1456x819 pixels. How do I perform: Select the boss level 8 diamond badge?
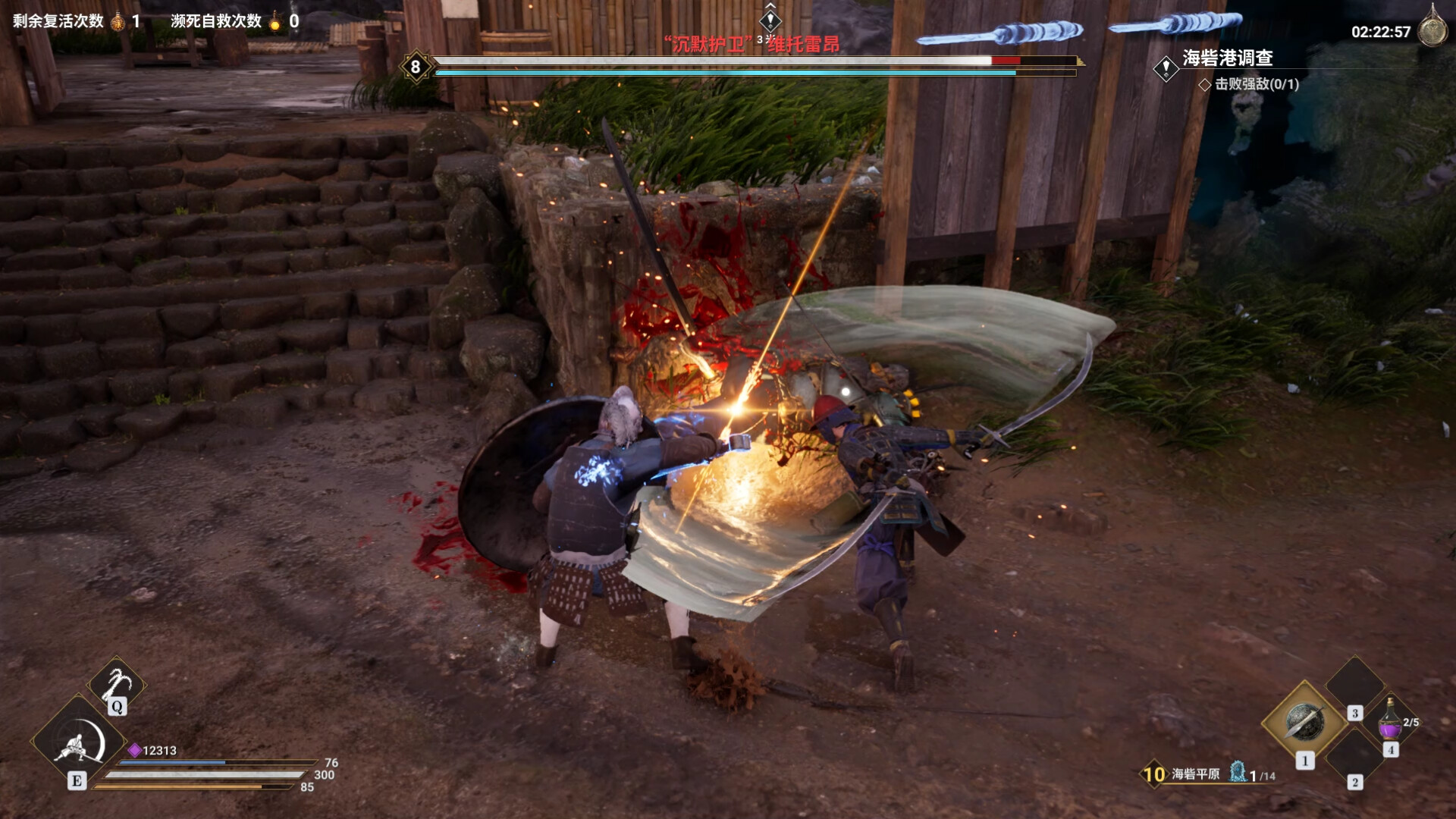[x=416, y=67]
